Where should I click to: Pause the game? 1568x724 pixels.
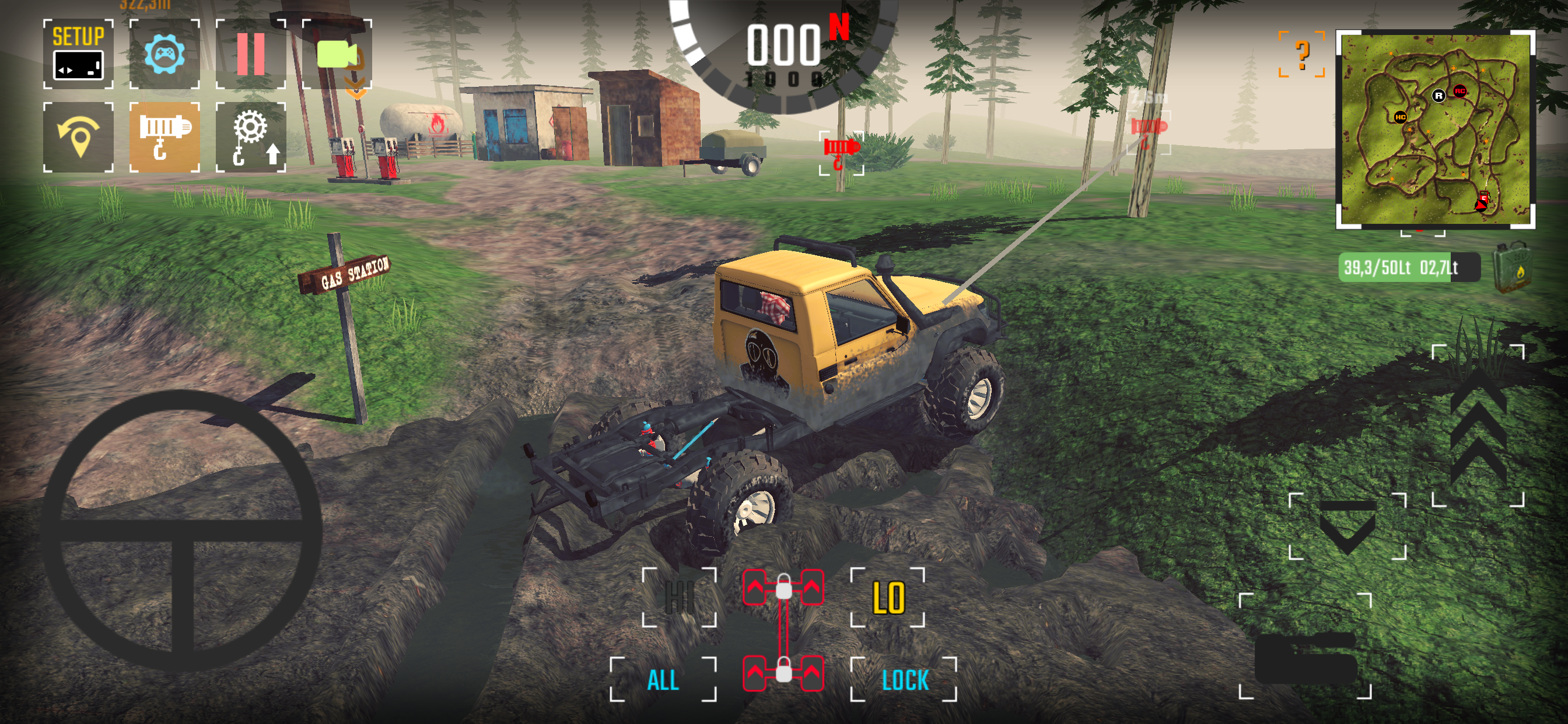coord(250,54)
